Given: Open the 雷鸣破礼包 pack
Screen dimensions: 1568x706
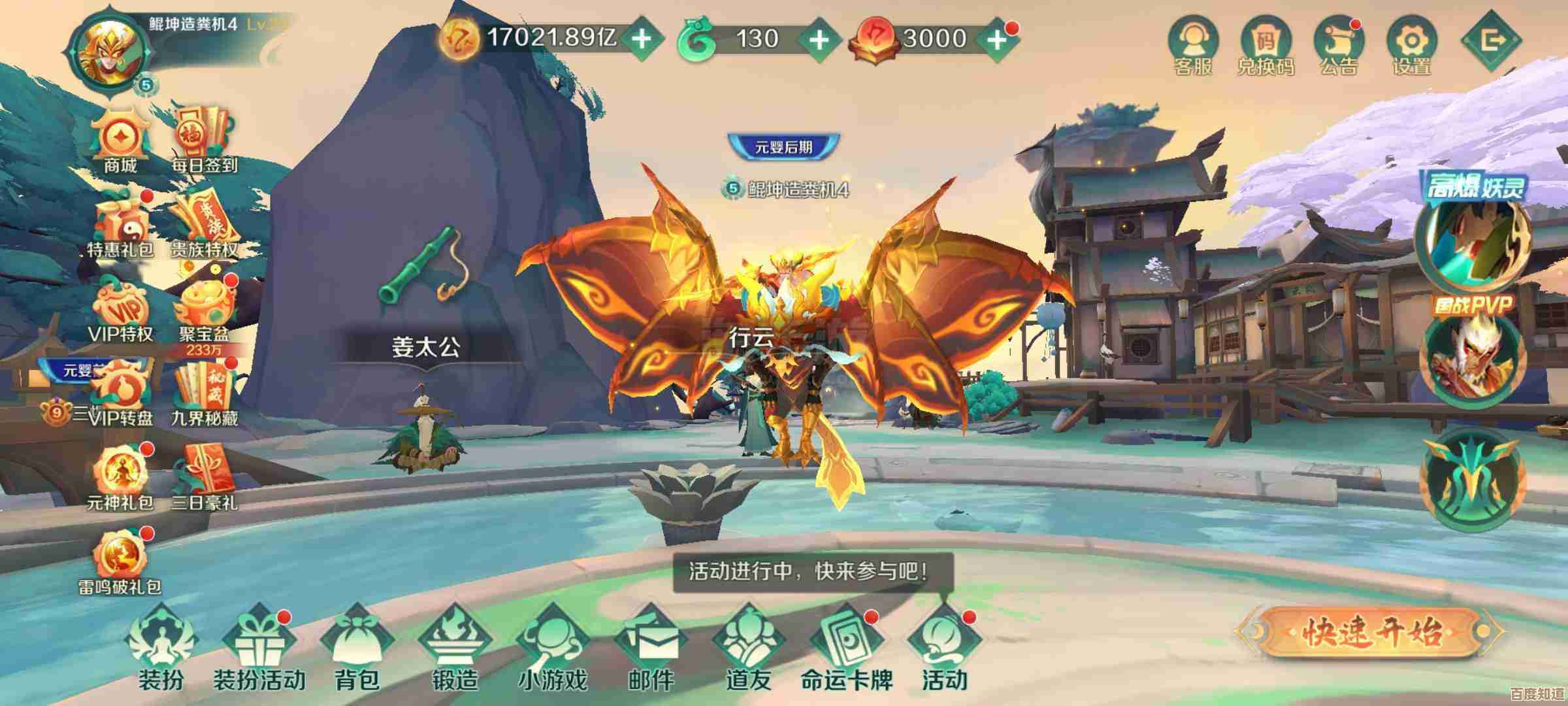Looking at the screenshot, I should tap(120, 561).
